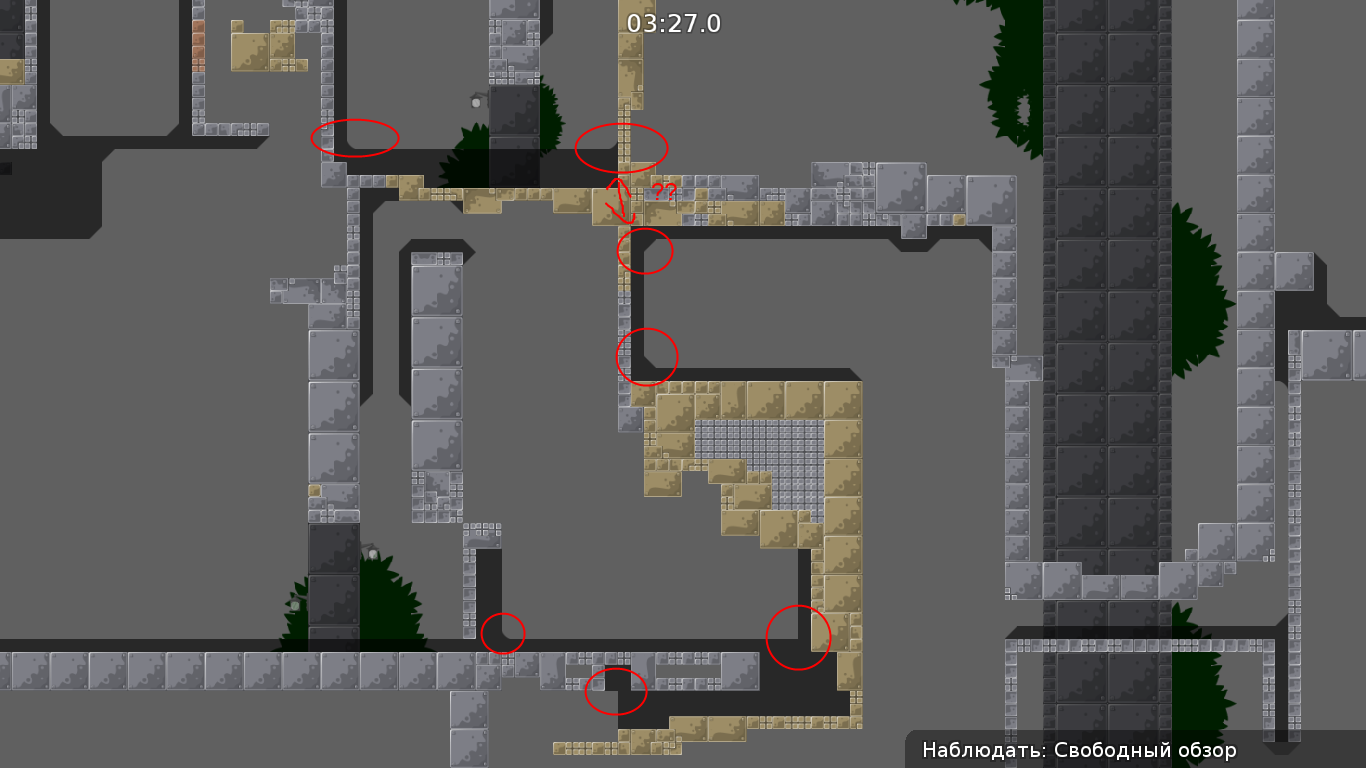Select the spectator mode label at bottom right
The image size is (1366, 768).
point(1078,748)
